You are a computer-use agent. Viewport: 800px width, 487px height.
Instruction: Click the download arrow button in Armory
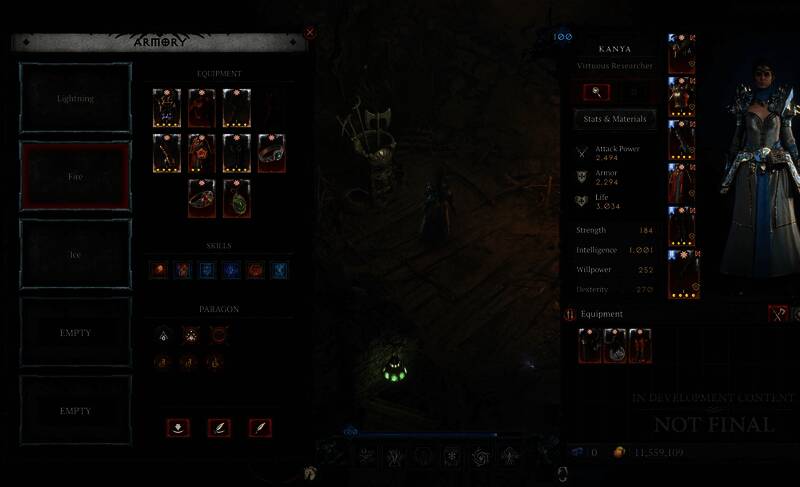(178, 427)
